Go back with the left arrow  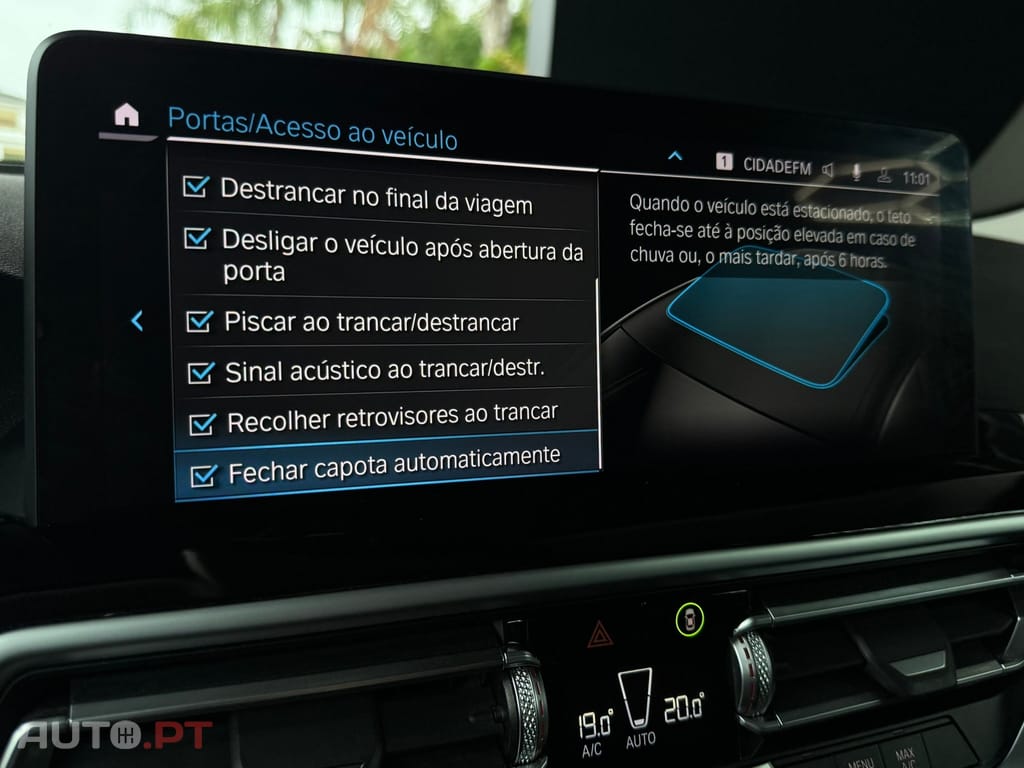pyautogui.click(x=137, y=321)
